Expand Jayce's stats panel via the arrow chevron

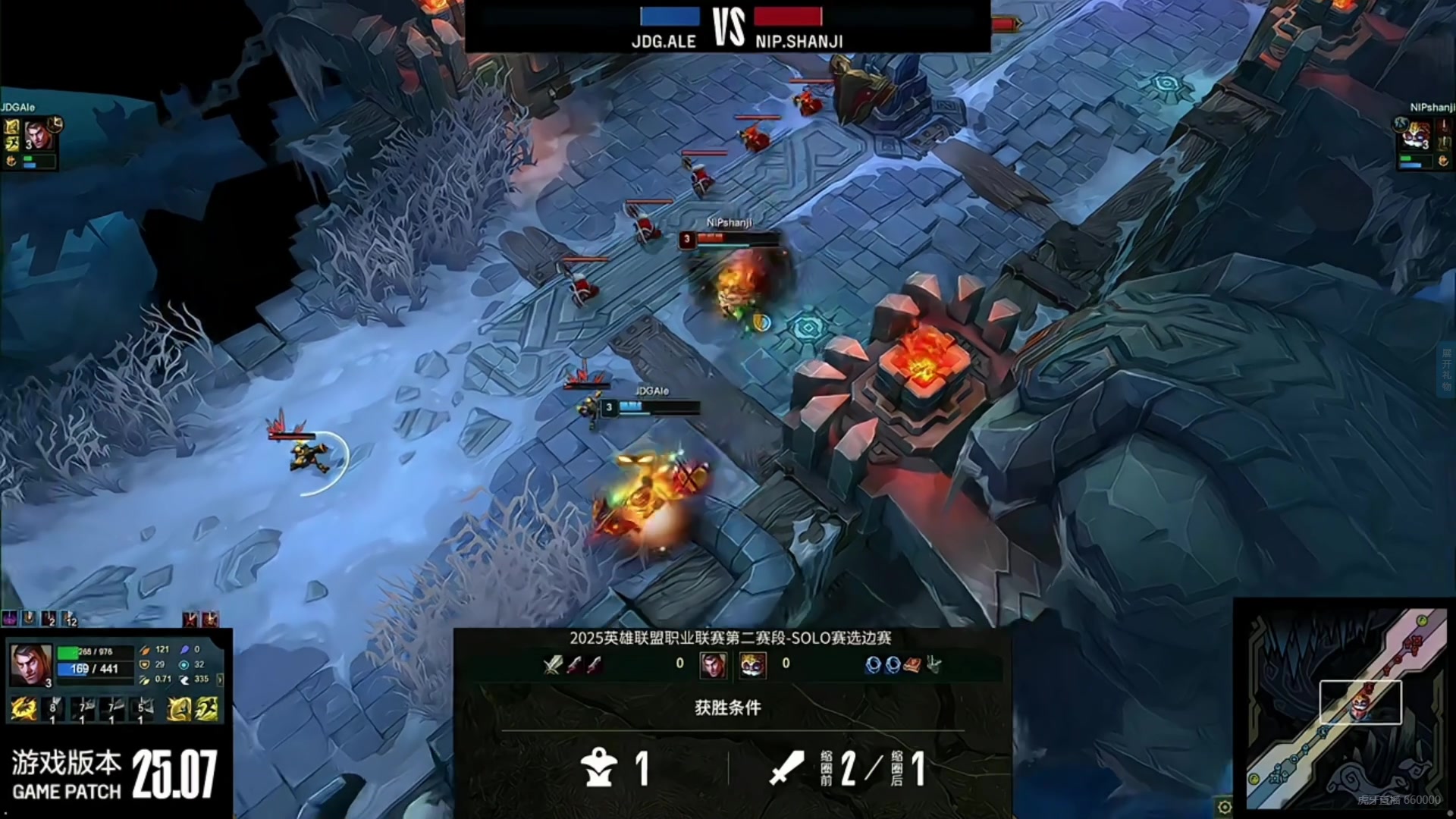221,679
